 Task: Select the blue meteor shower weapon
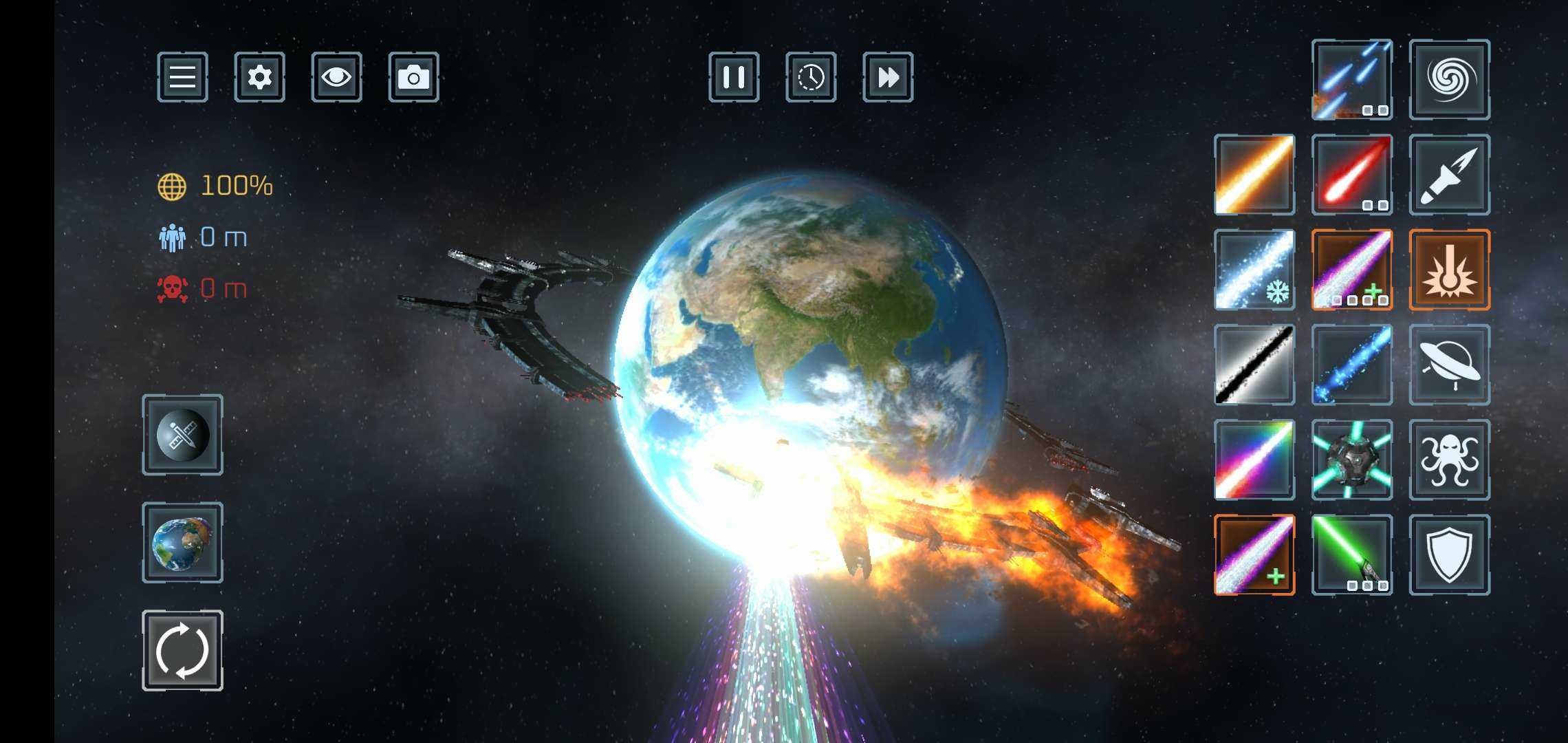[x=1352, y=80]
